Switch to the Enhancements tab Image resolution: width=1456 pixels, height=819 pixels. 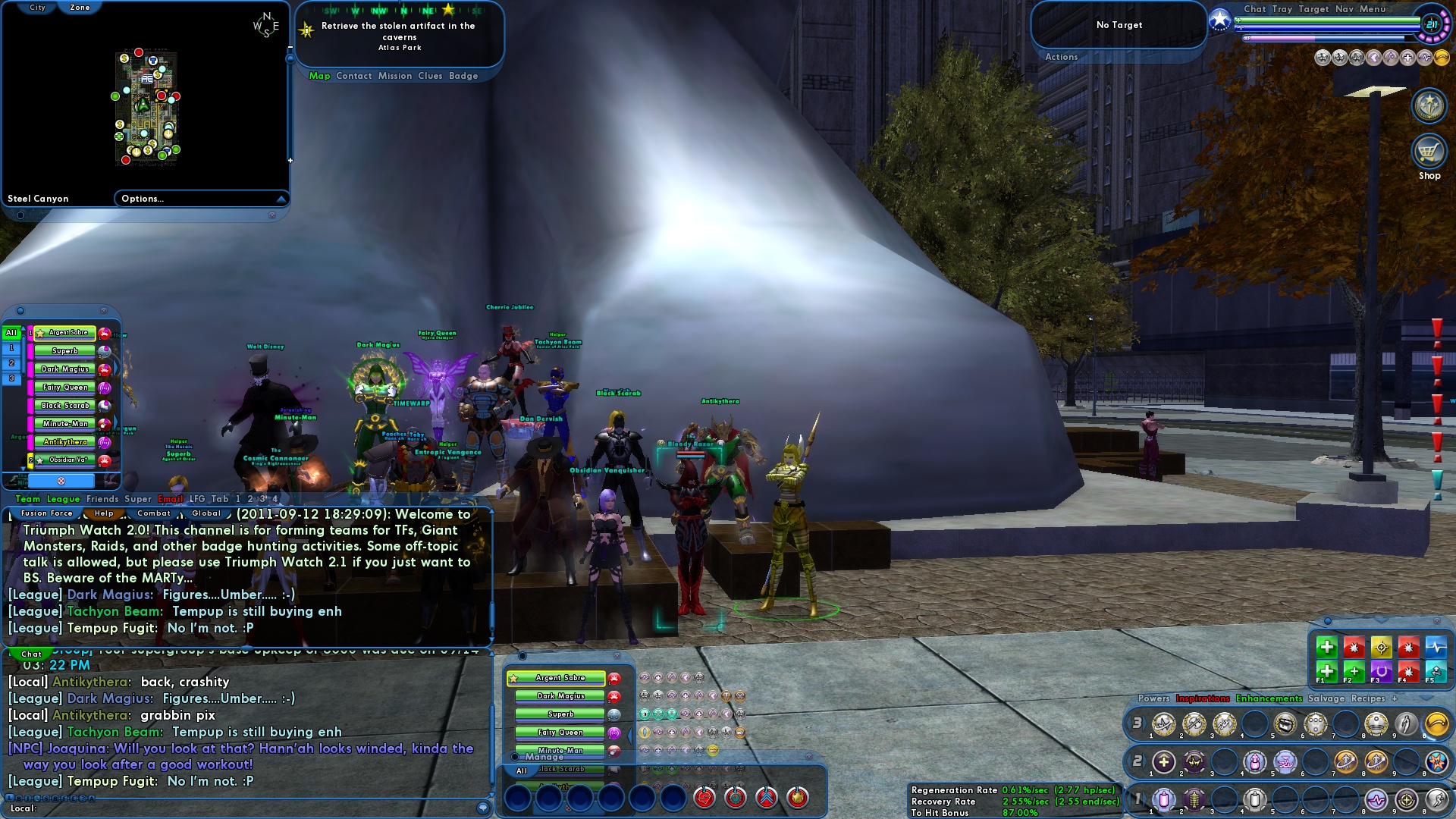click(x=1267, y=698)
